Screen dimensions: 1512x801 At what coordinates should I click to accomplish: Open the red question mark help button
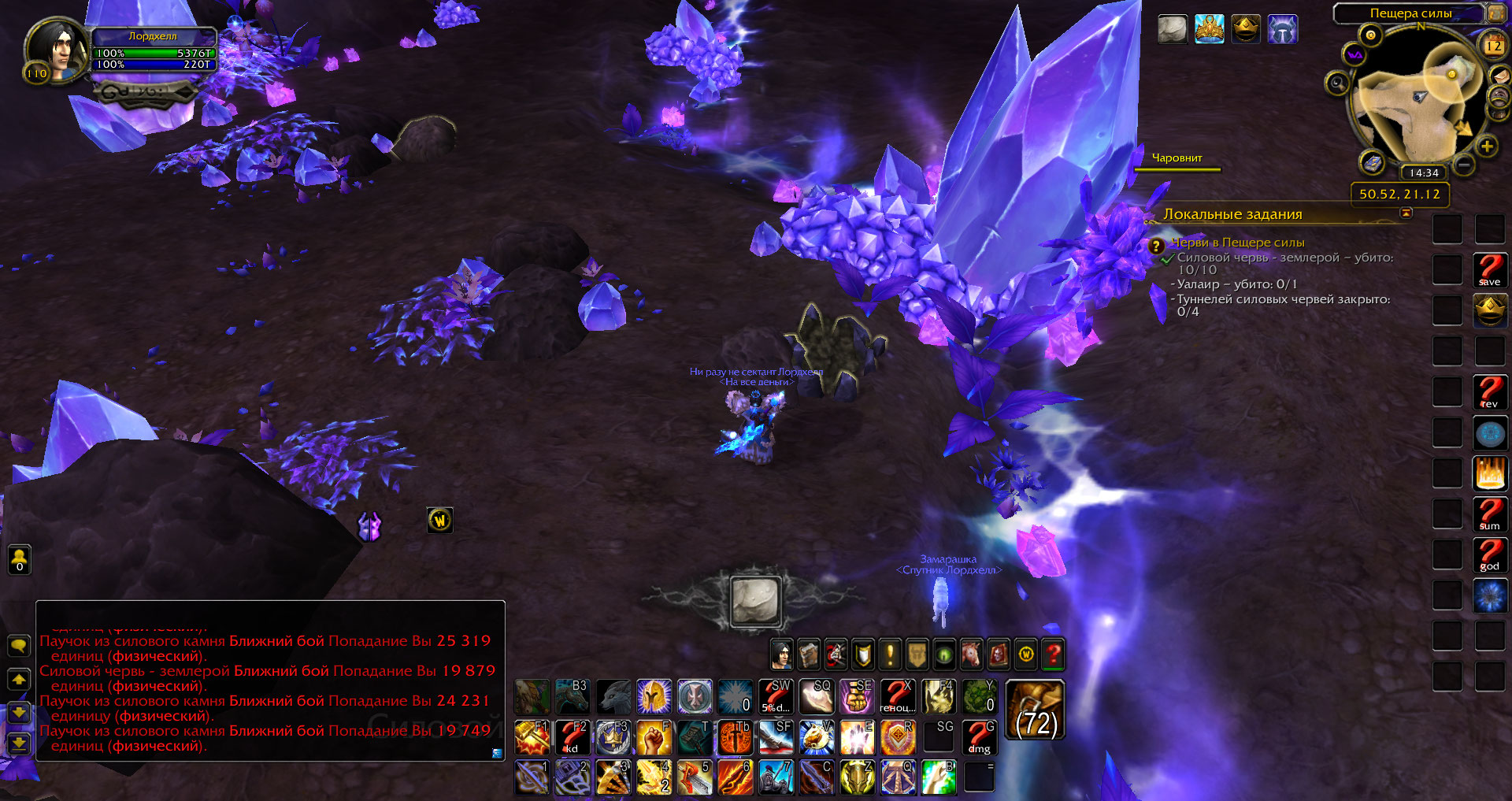click(x=1053, y=654)
